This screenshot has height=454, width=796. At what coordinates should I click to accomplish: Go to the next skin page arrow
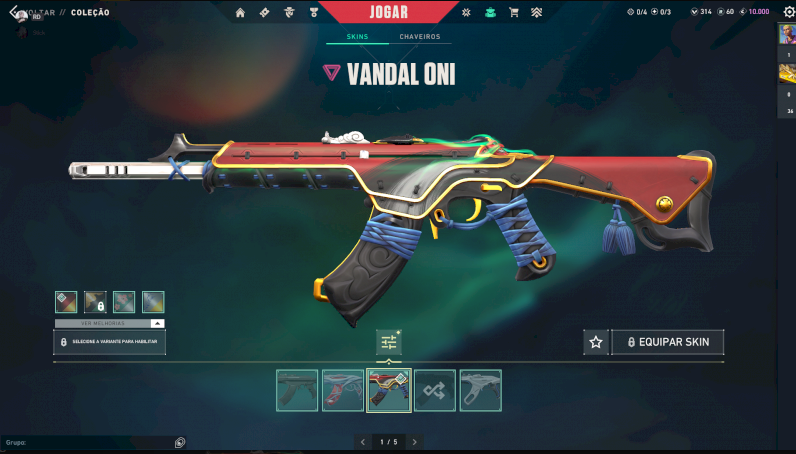415,441
